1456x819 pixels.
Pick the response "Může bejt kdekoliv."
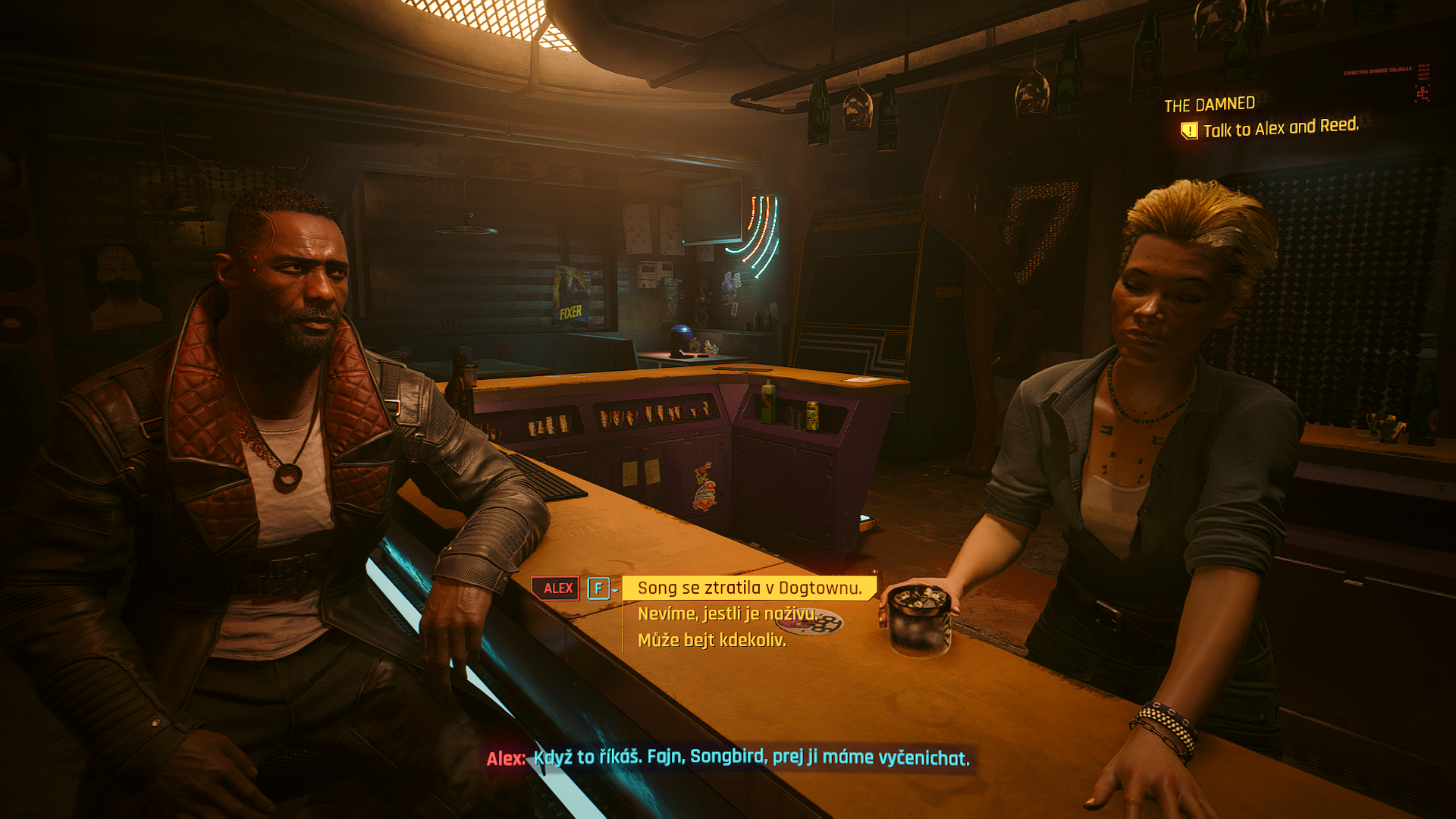coord(711,641)
